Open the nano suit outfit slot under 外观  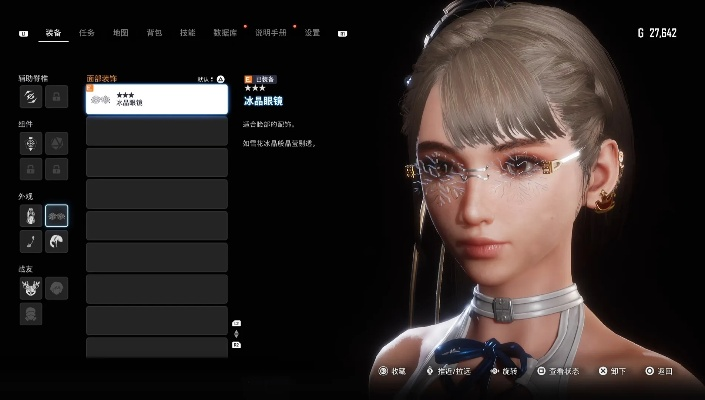coord(31,215)
